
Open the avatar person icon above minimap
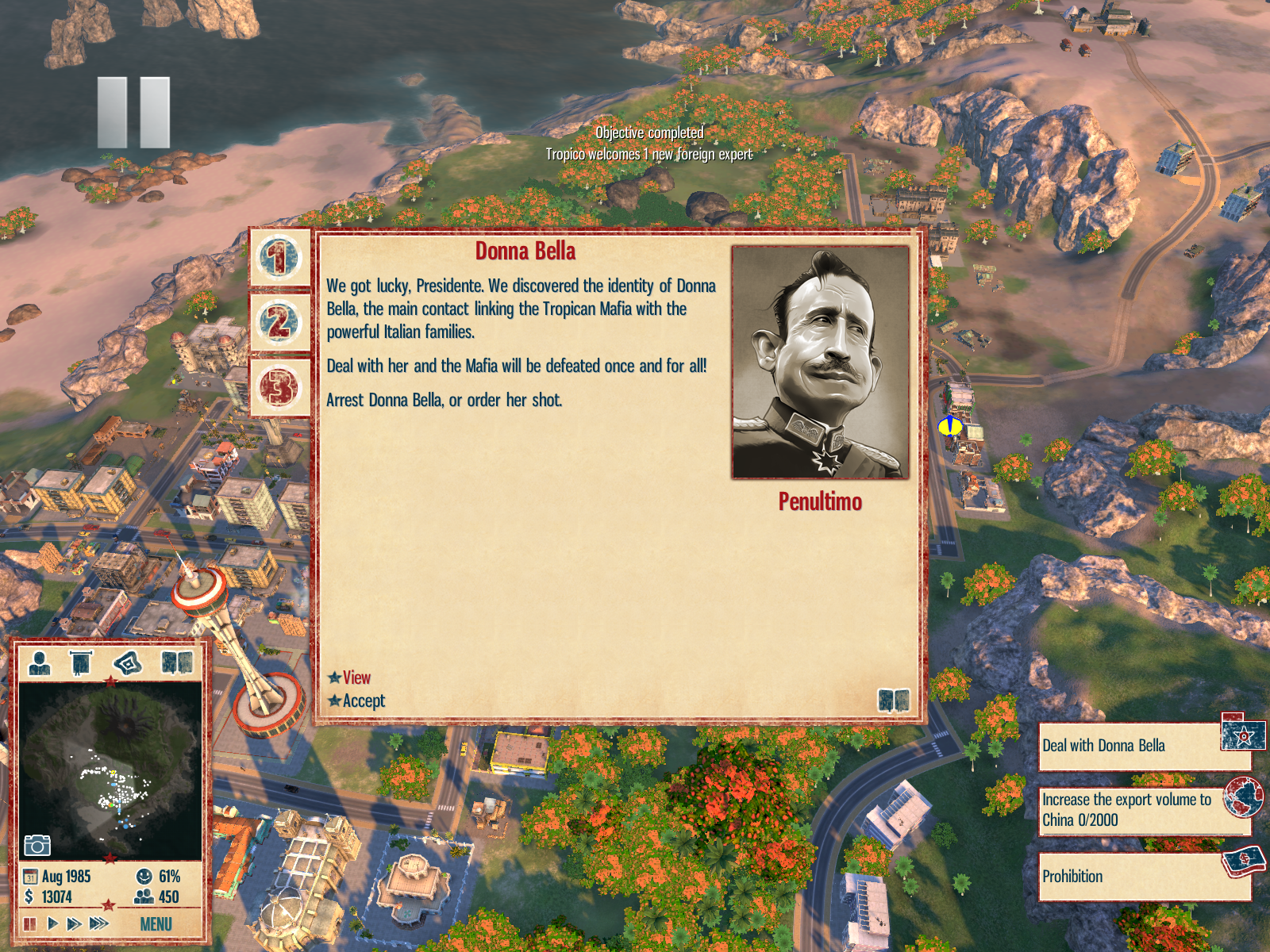pyautogui.click(x=39, y=662)
